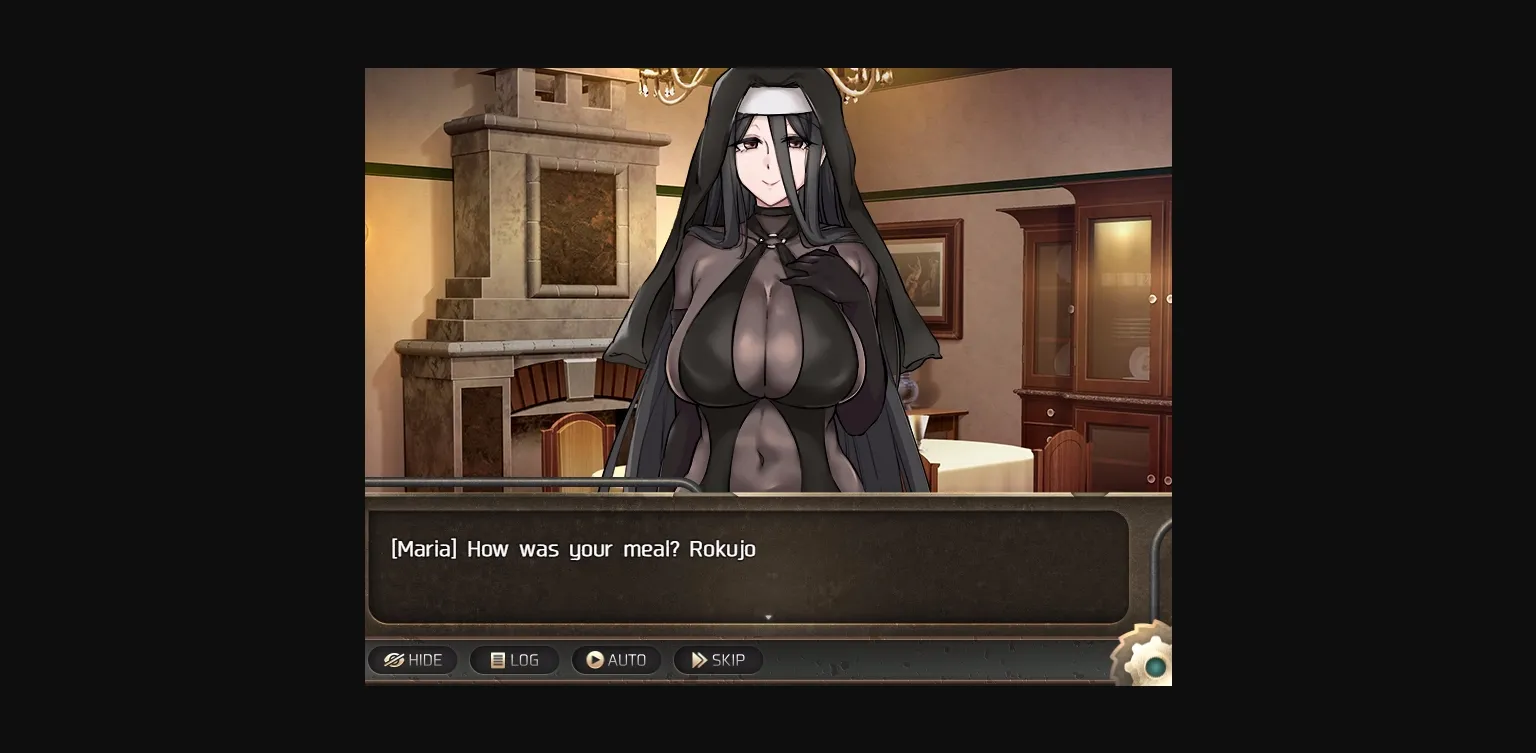The image size is (1536, 753).
Task: Enable fast text skipping with SKIP
Action: coord(718,660)
